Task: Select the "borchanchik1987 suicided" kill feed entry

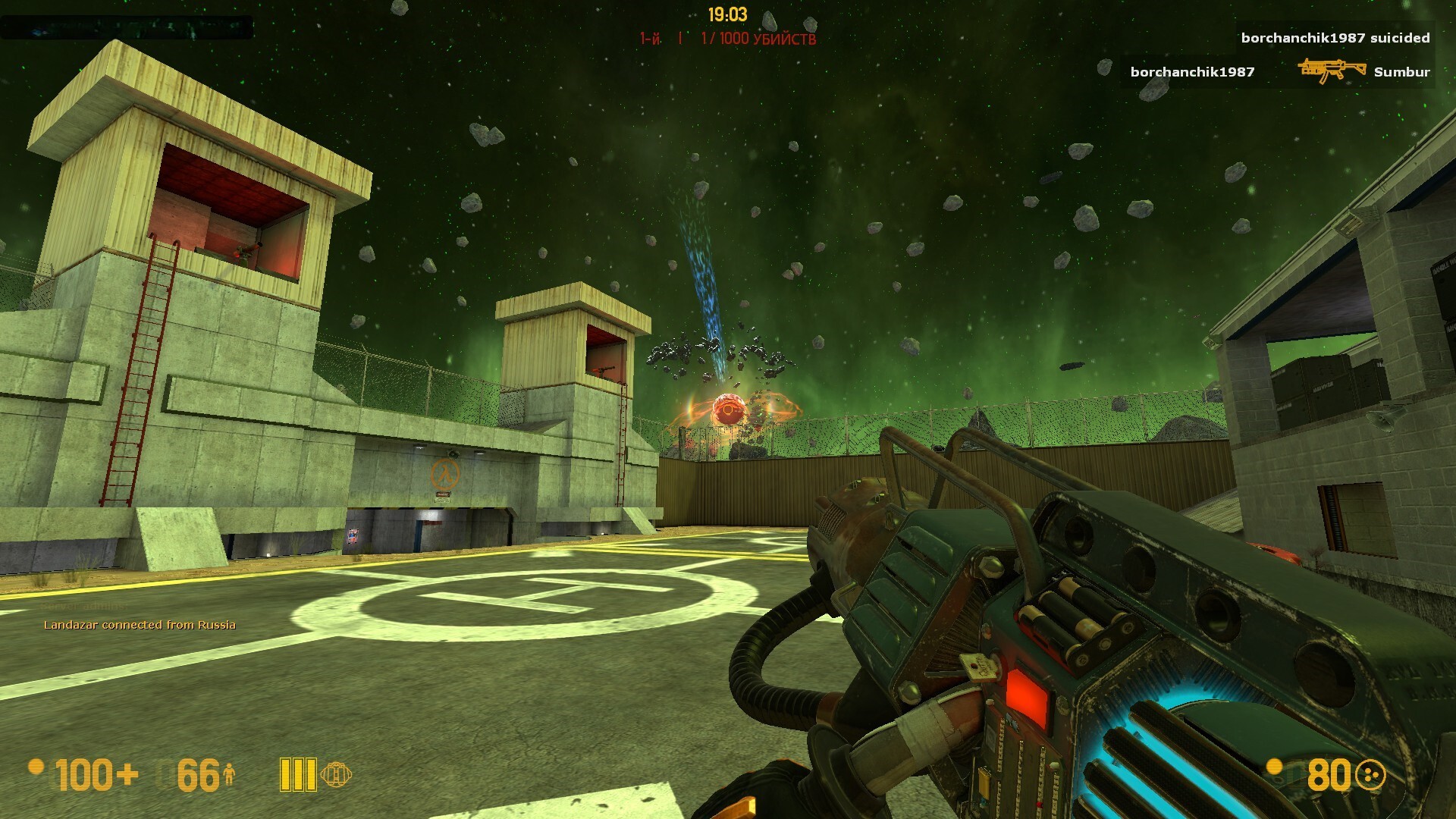Action: 1335,38
